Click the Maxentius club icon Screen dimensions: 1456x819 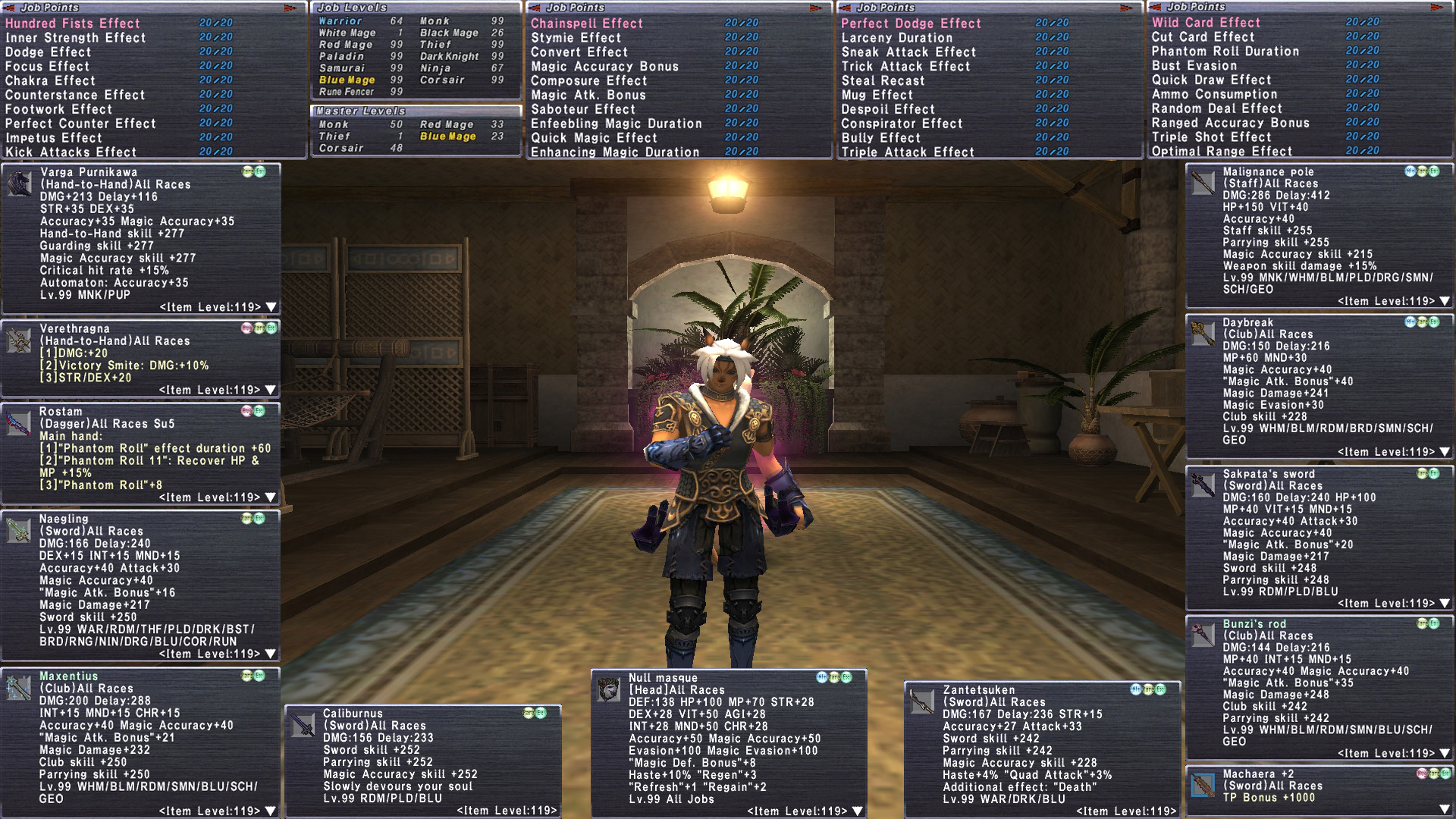coord(18,688)
